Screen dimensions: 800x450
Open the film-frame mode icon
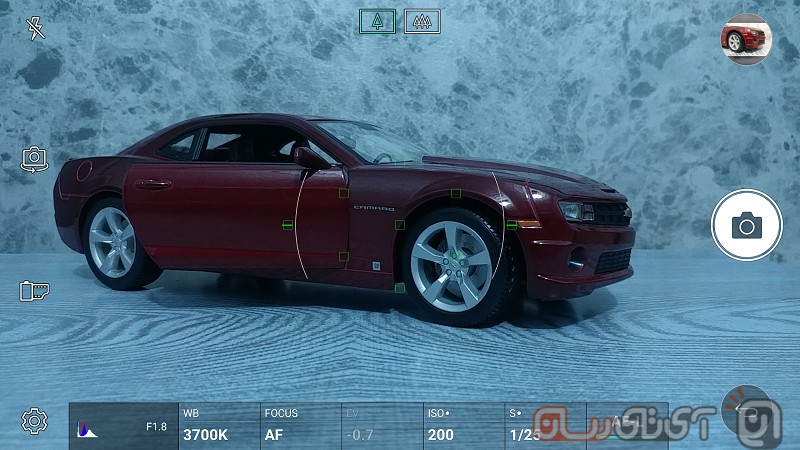tap(35, 291)
